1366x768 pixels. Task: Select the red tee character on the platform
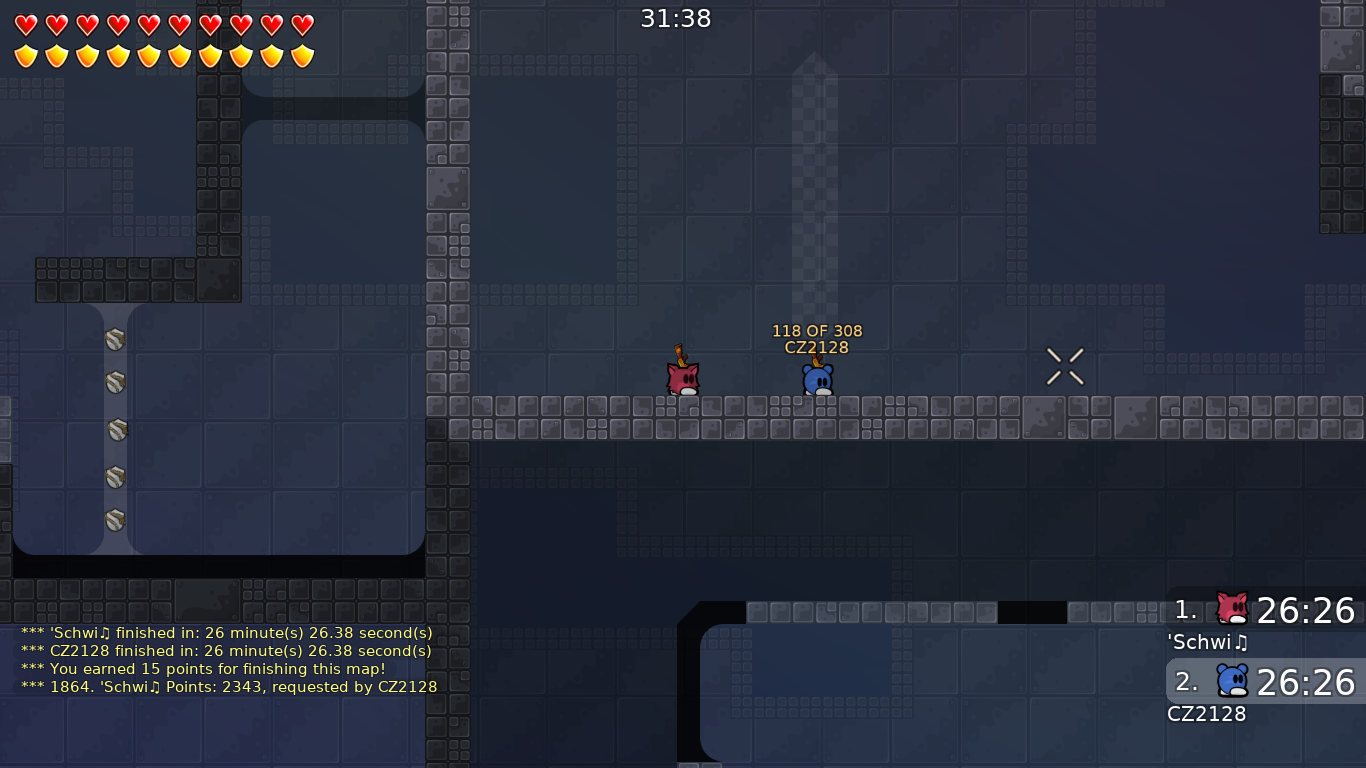click(x=681, y=378)
